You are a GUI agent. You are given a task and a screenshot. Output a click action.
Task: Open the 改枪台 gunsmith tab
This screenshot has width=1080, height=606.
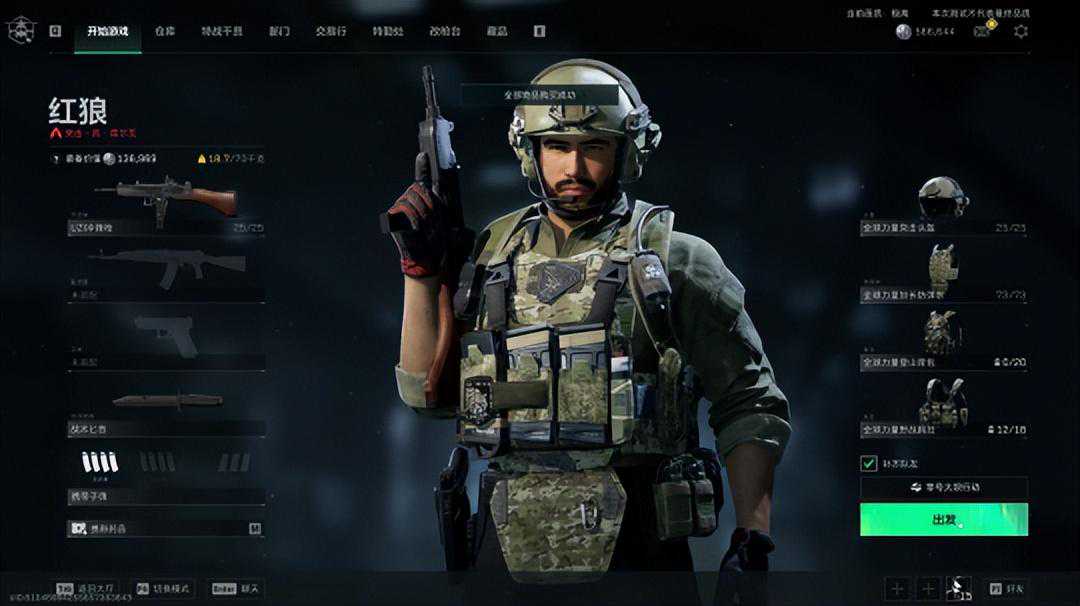pyautogui.click(x=445, y=31)
